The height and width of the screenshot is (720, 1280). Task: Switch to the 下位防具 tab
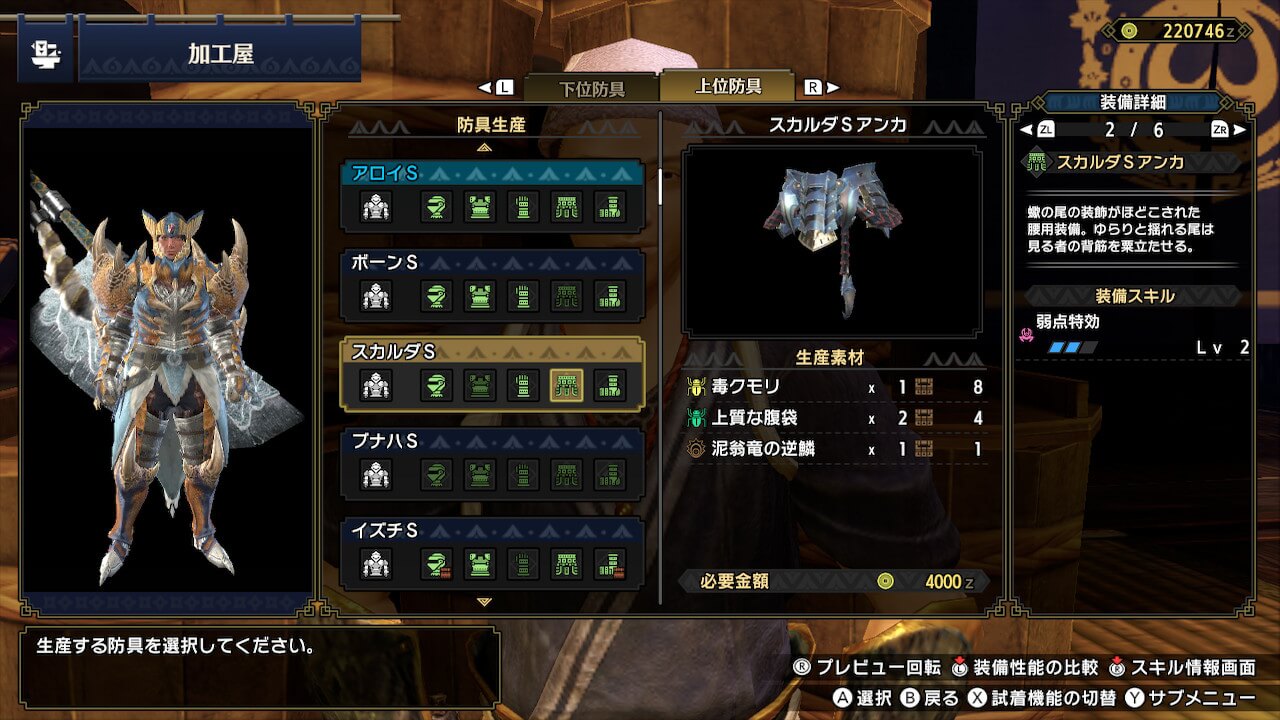tap(590, 88)
